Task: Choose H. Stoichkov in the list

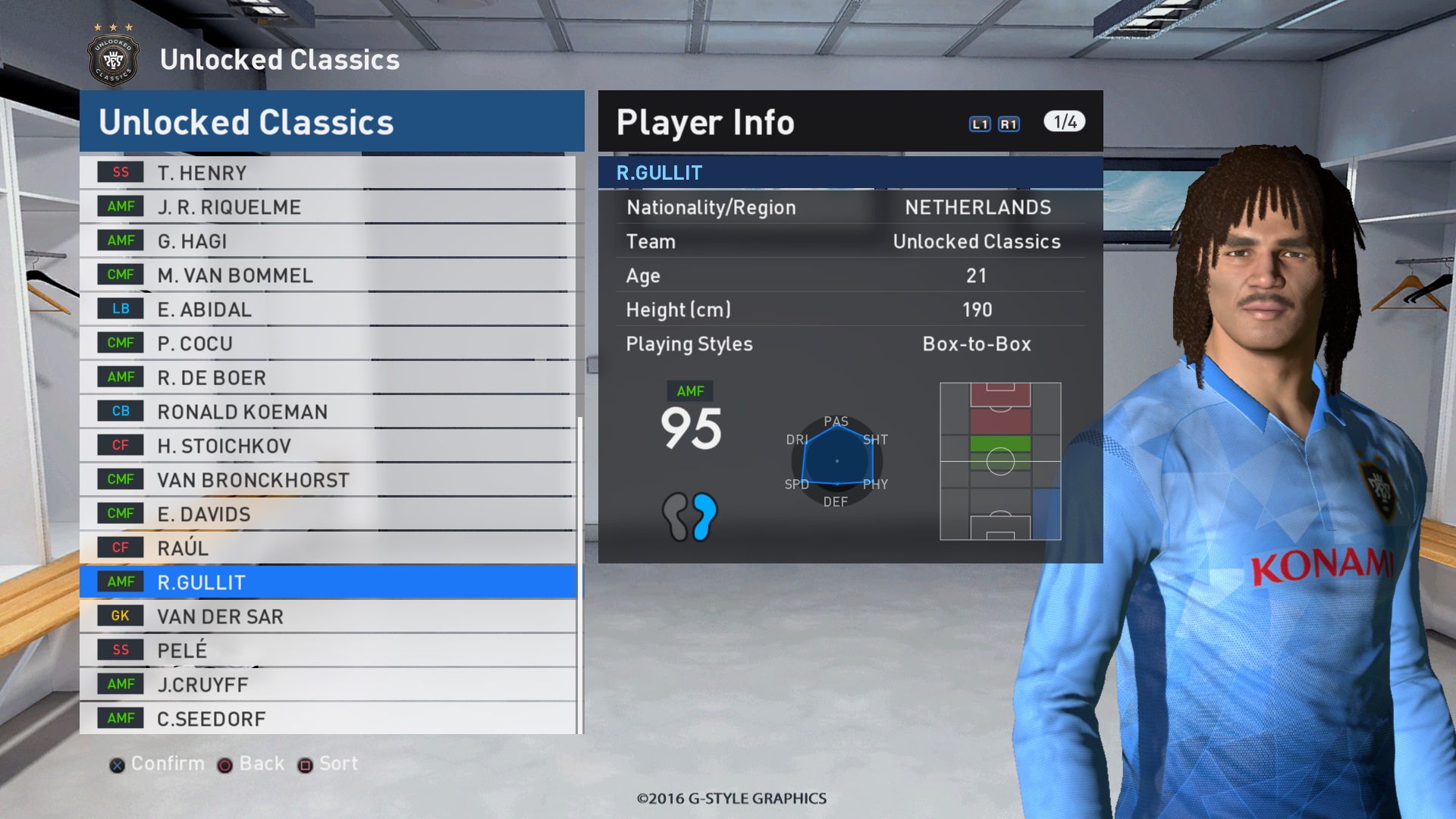Action: click(328, 446)
